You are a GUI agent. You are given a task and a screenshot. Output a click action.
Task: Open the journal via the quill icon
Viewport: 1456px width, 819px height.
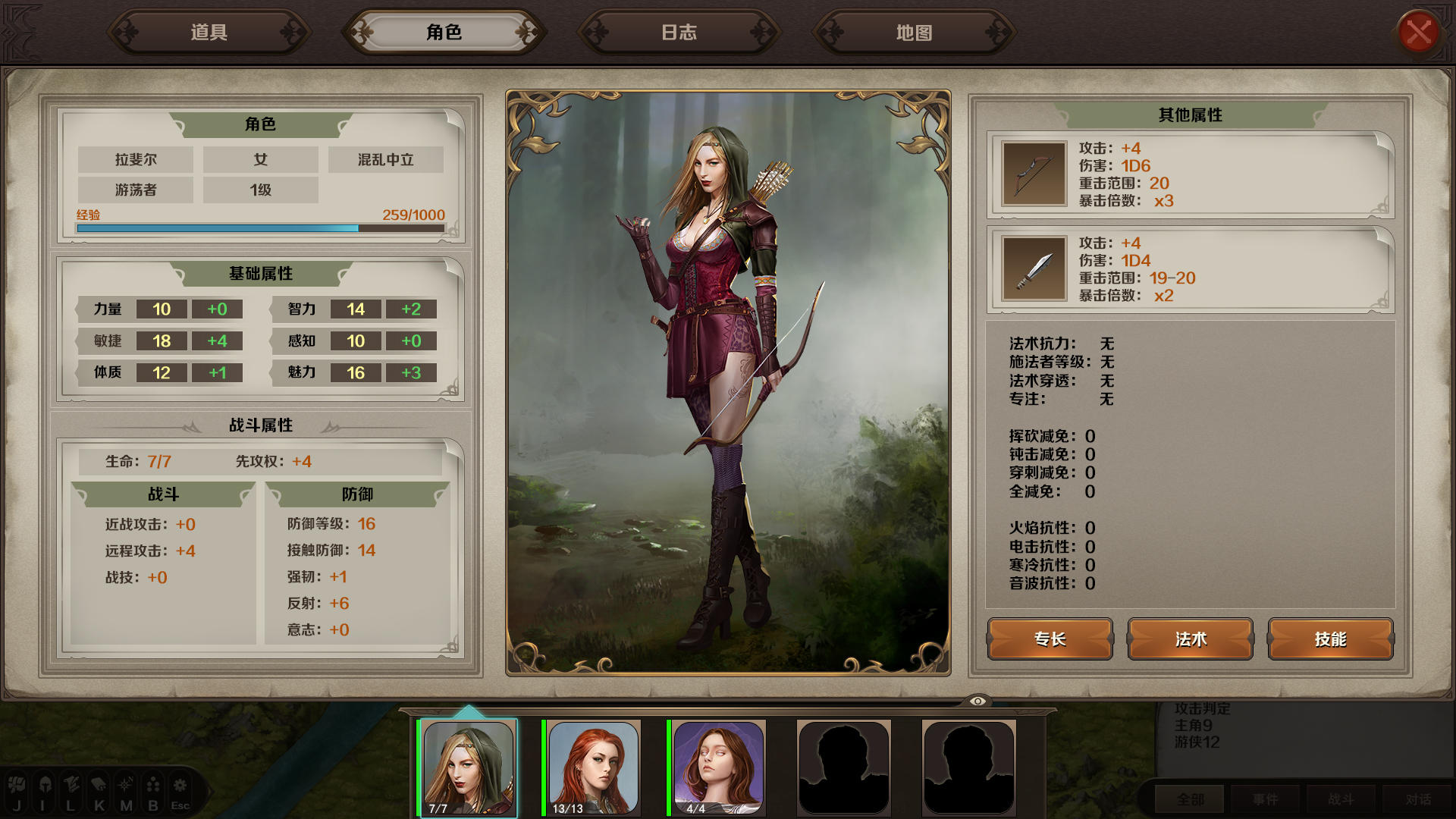pyautogui.click(x=71, y=785)
